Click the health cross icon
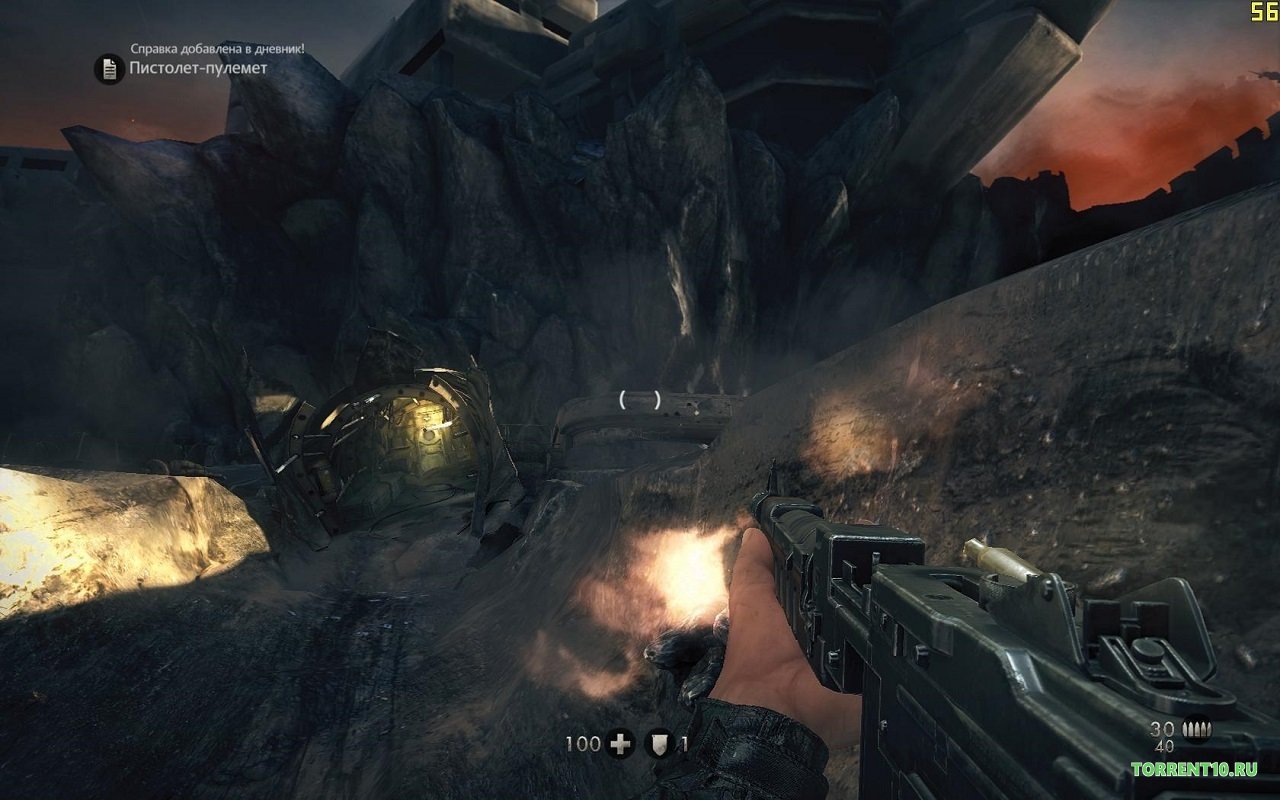Image resolution: width=1280 pixels, height=800 pixels. pyautogui.click(x=622, y=744)
